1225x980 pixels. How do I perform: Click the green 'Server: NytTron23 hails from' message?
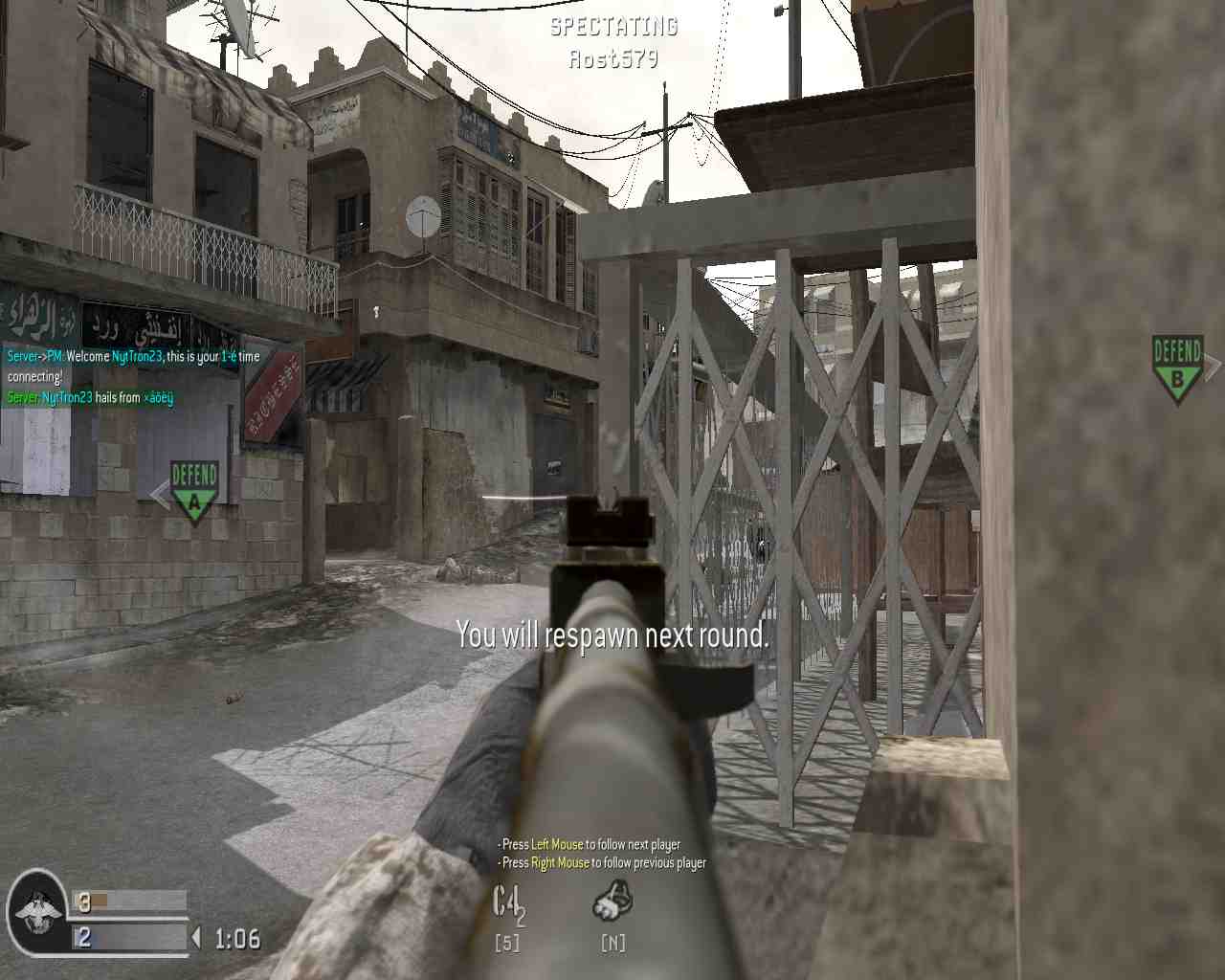point(91,396)
